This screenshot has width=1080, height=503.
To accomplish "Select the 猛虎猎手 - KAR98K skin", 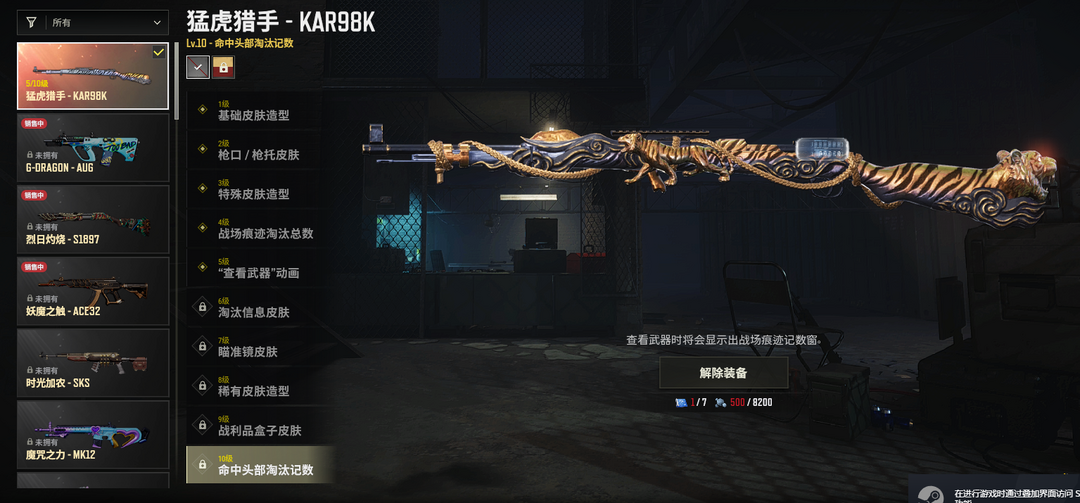I will pyautogui.click(x=93, y=76).
